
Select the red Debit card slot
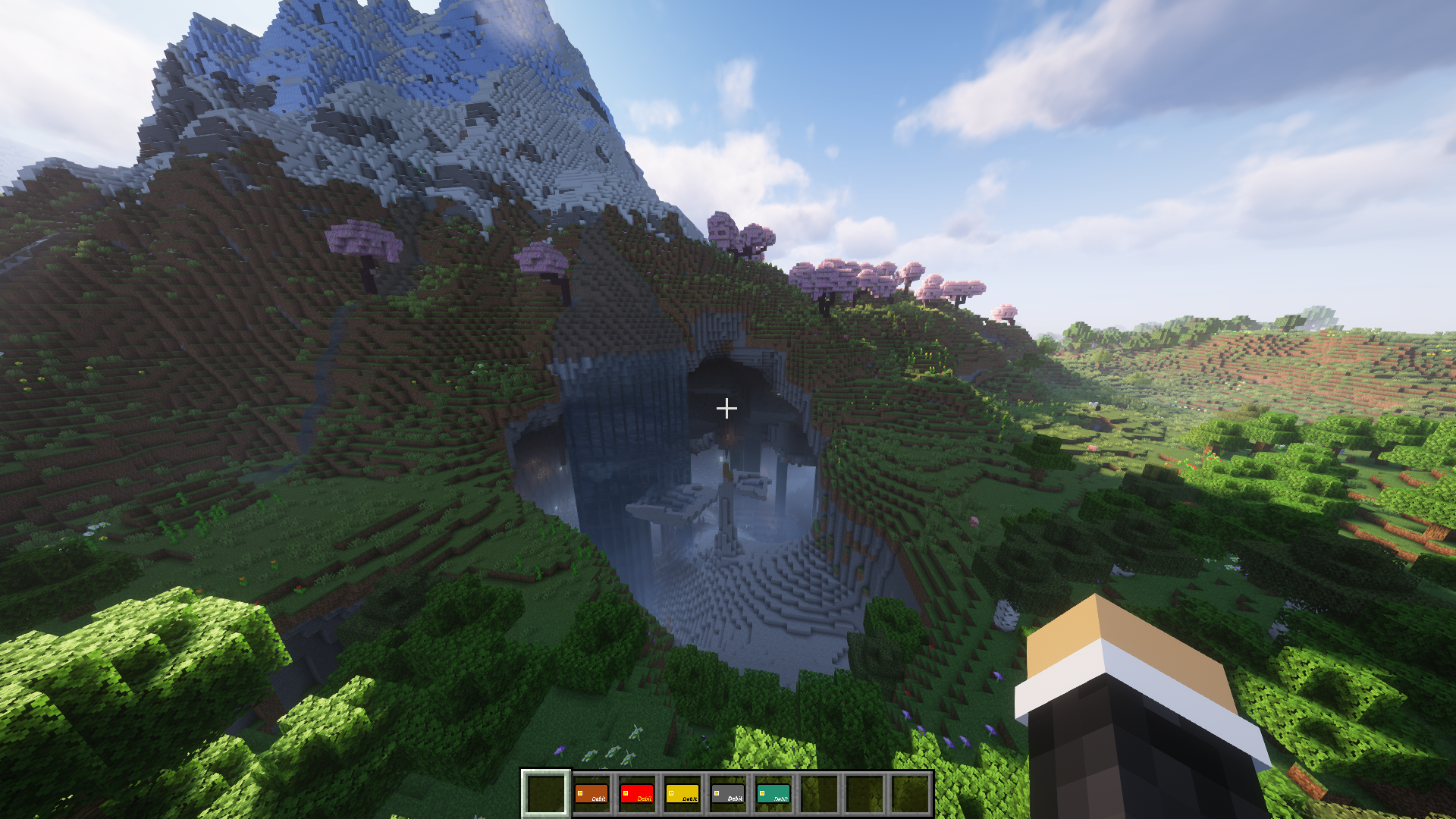point(637,793)
